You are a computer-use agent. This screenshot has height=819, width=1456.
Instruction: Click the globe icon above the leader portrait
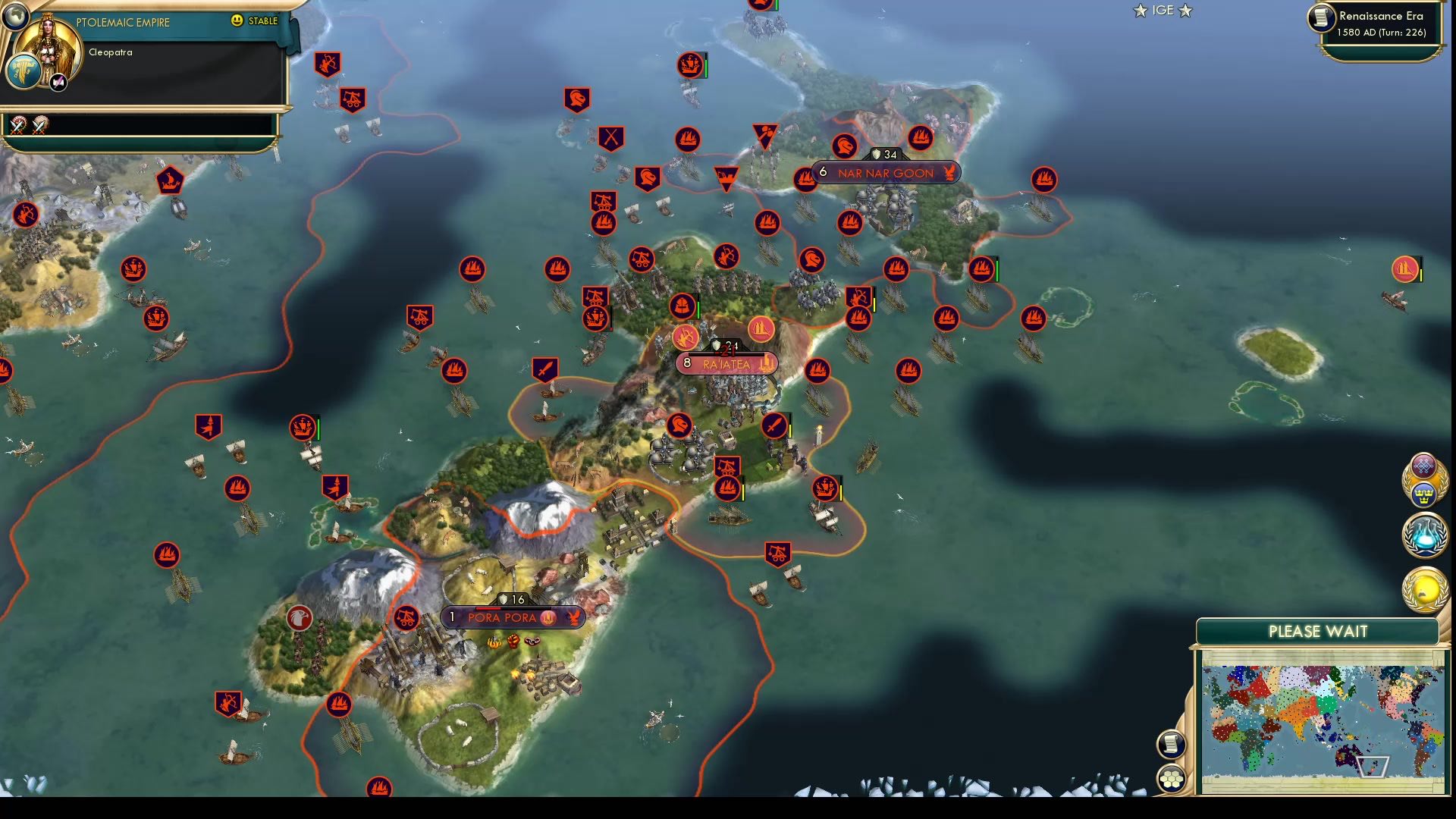15,17
